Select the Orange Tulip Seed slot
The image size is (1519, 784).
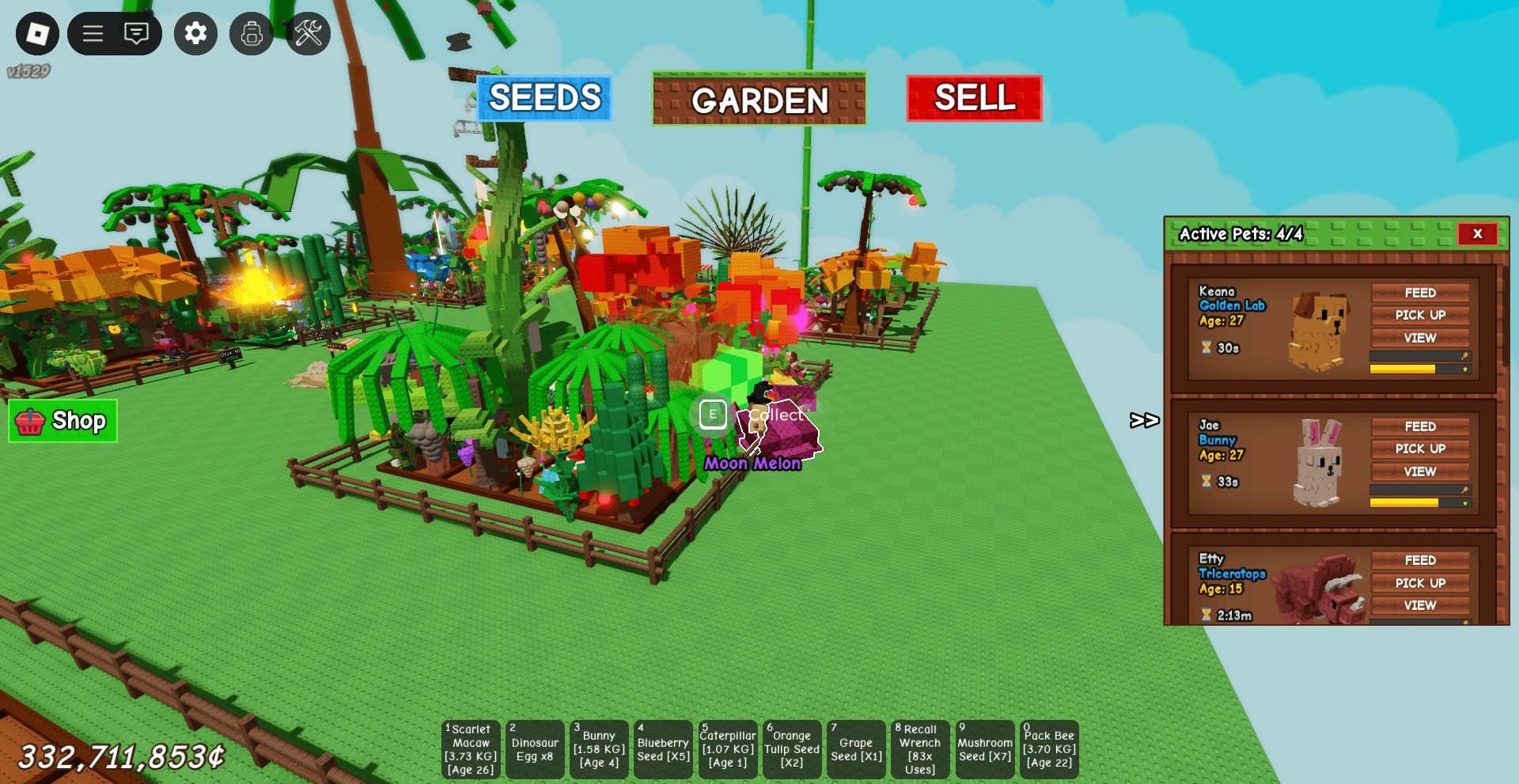(x=792, y=749)
